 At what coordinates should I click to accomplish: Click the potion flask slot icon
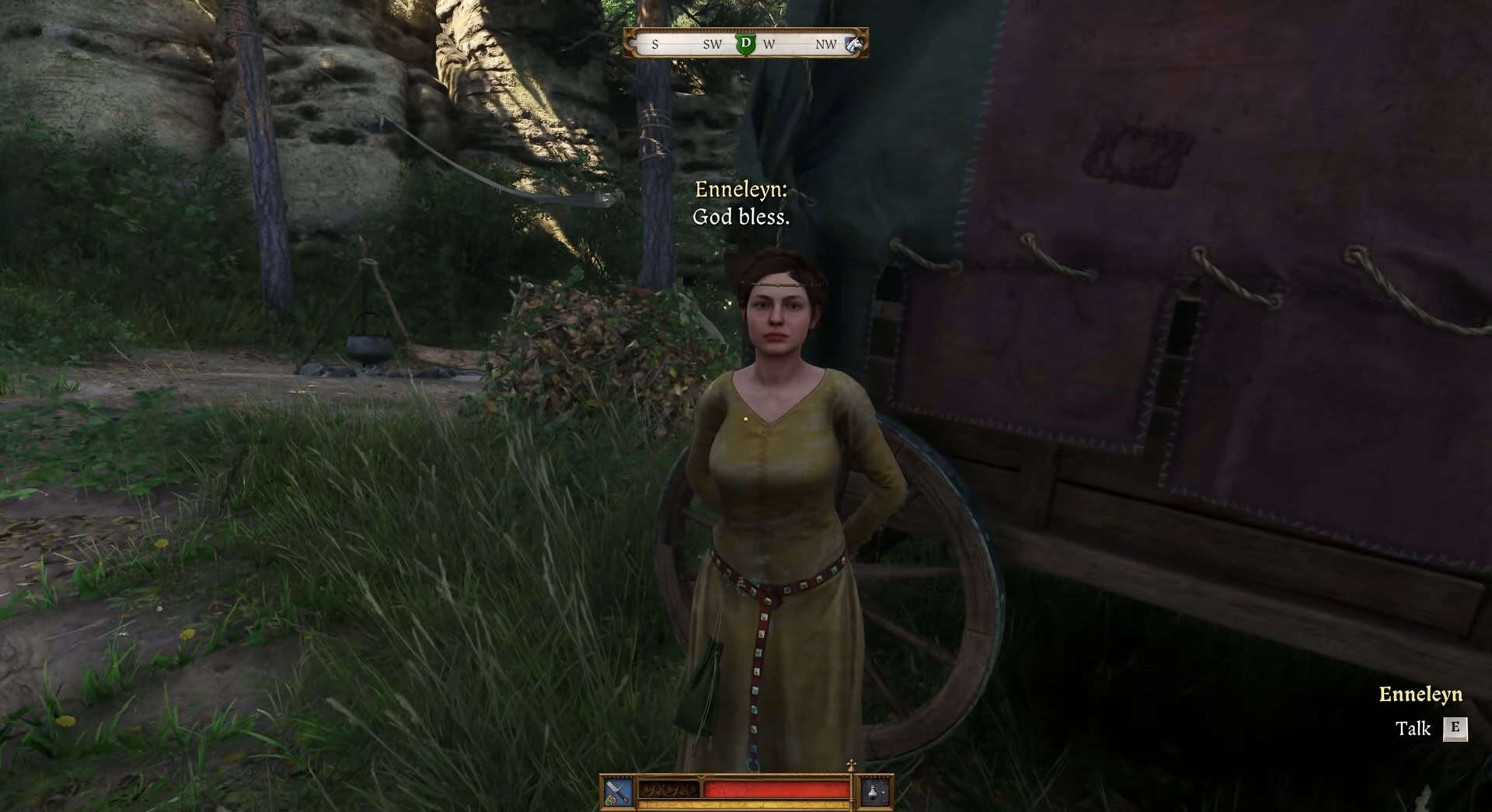pyautogui.click(x=875, y=792)
